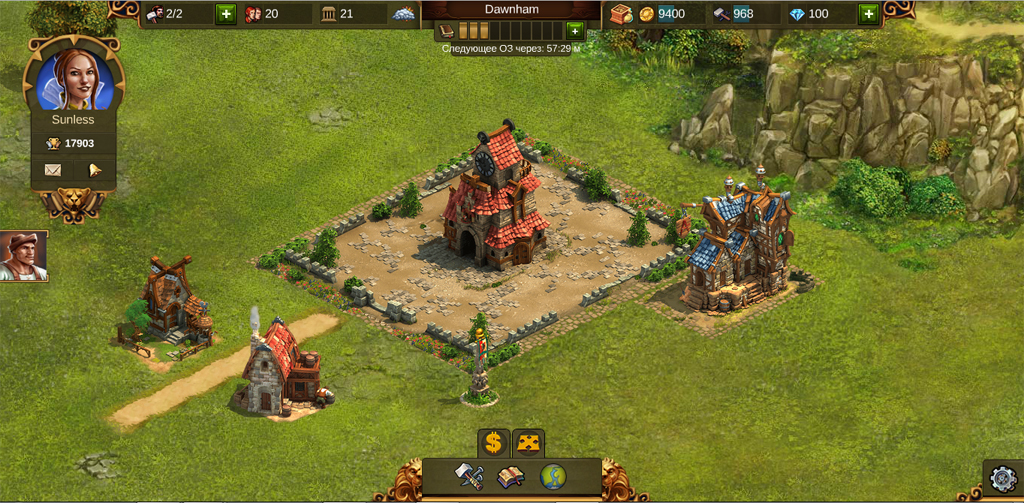
Task: Activate the dollar sign sell mode
Action: point(493,442)
